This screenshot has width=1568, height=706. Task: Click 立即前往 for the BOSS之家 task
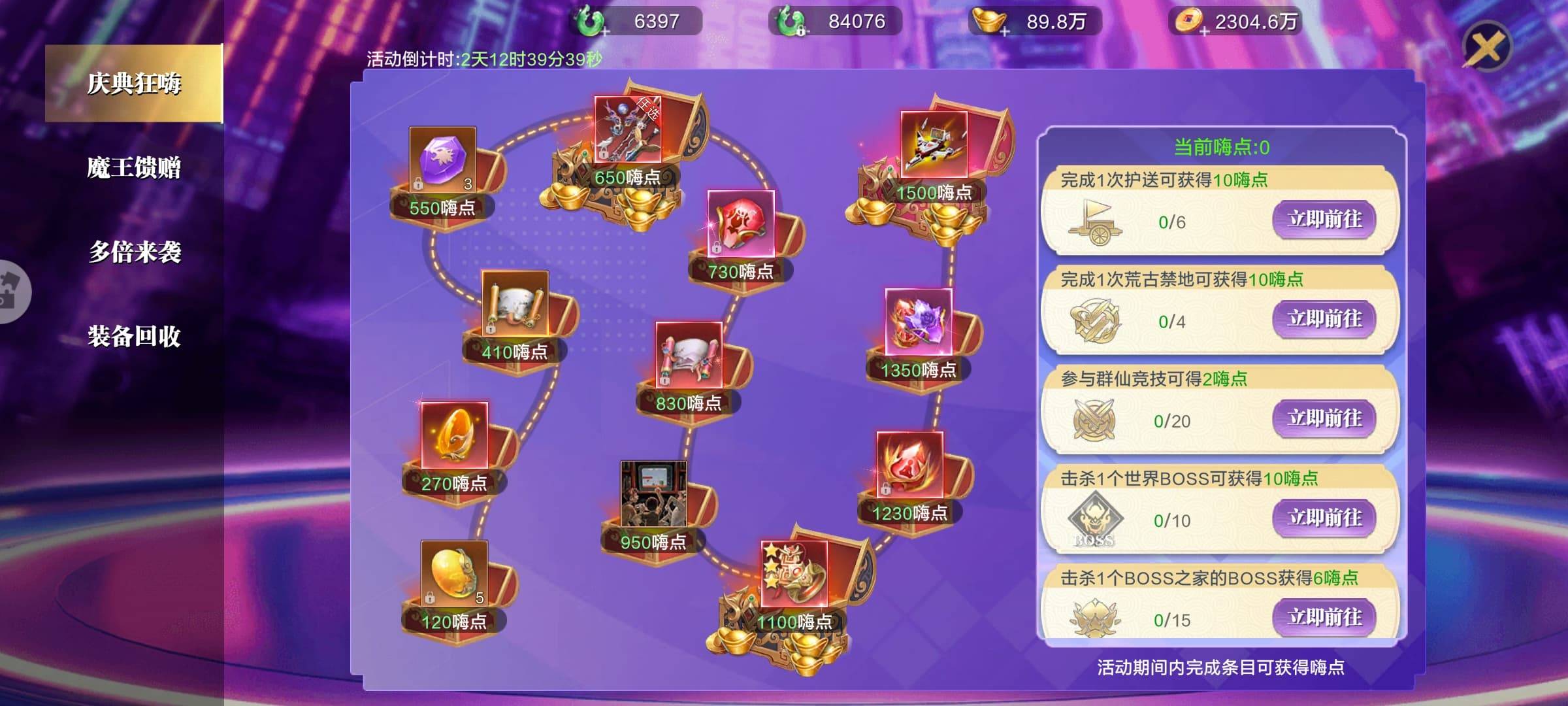[x=1324, y=616]
